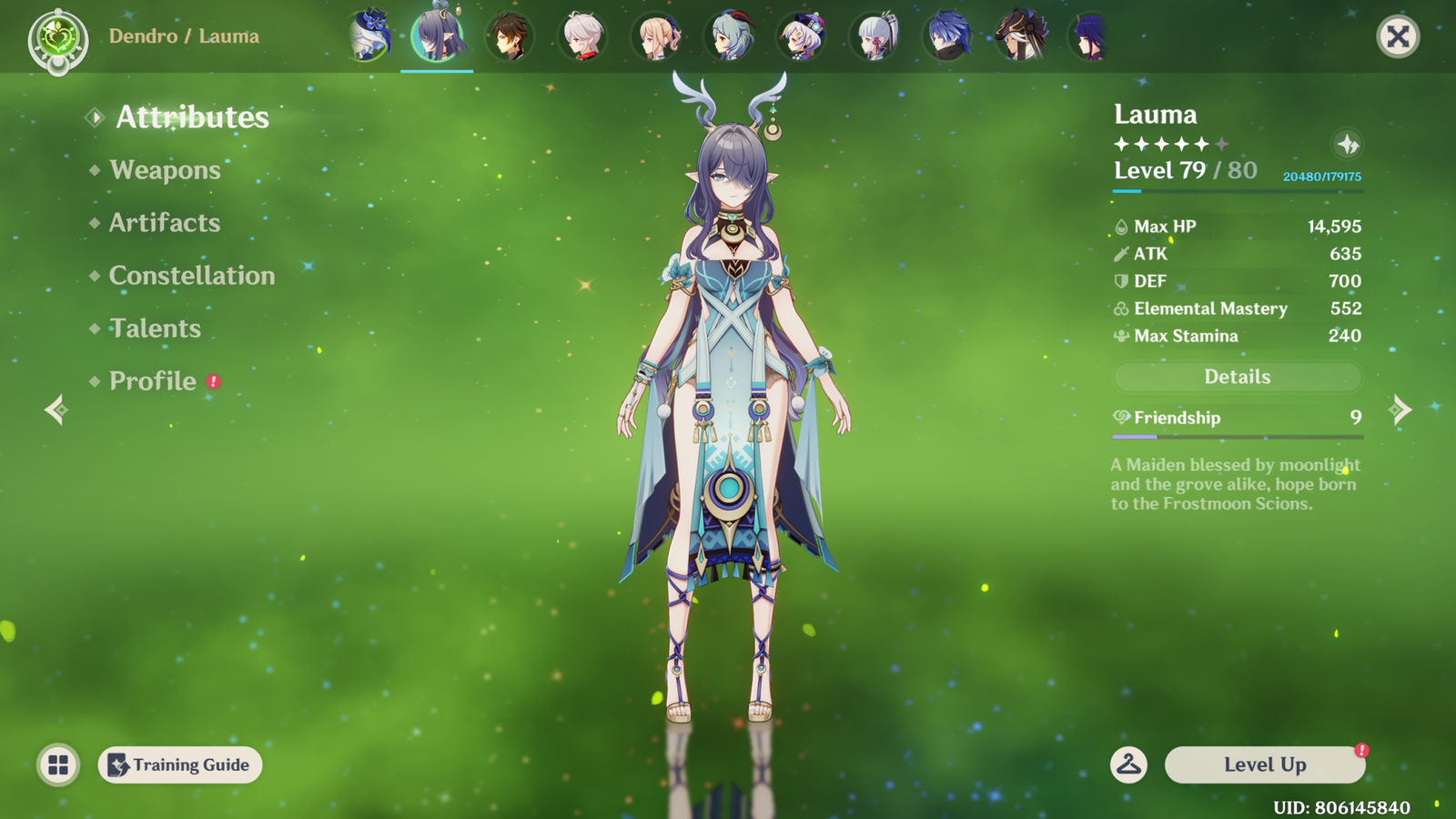Close the character screen with X
The height and width of the screenshot is (819, 1456).
(x=1398, y=36)
